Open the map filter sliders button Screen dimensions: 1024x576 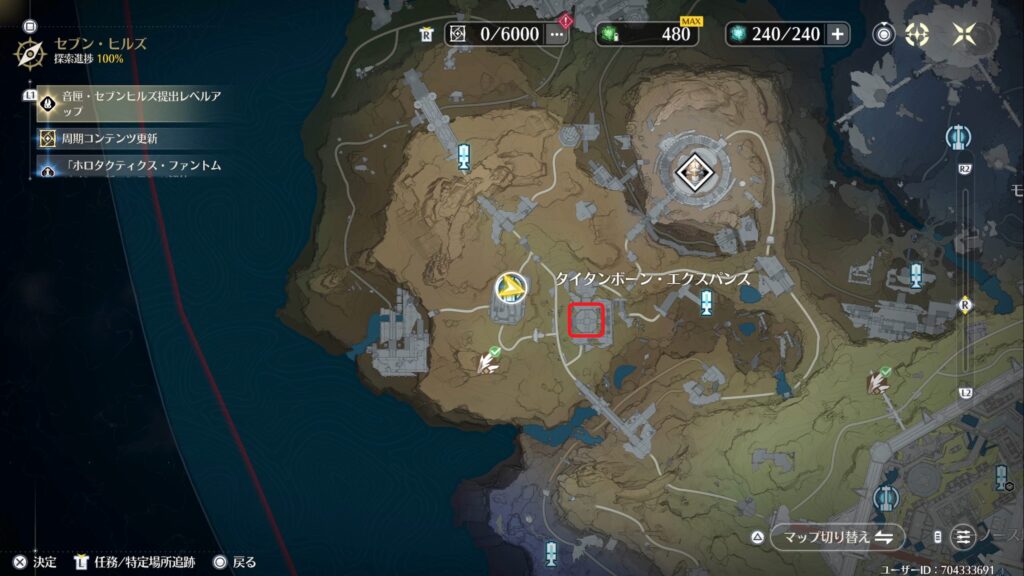(963, 537)
